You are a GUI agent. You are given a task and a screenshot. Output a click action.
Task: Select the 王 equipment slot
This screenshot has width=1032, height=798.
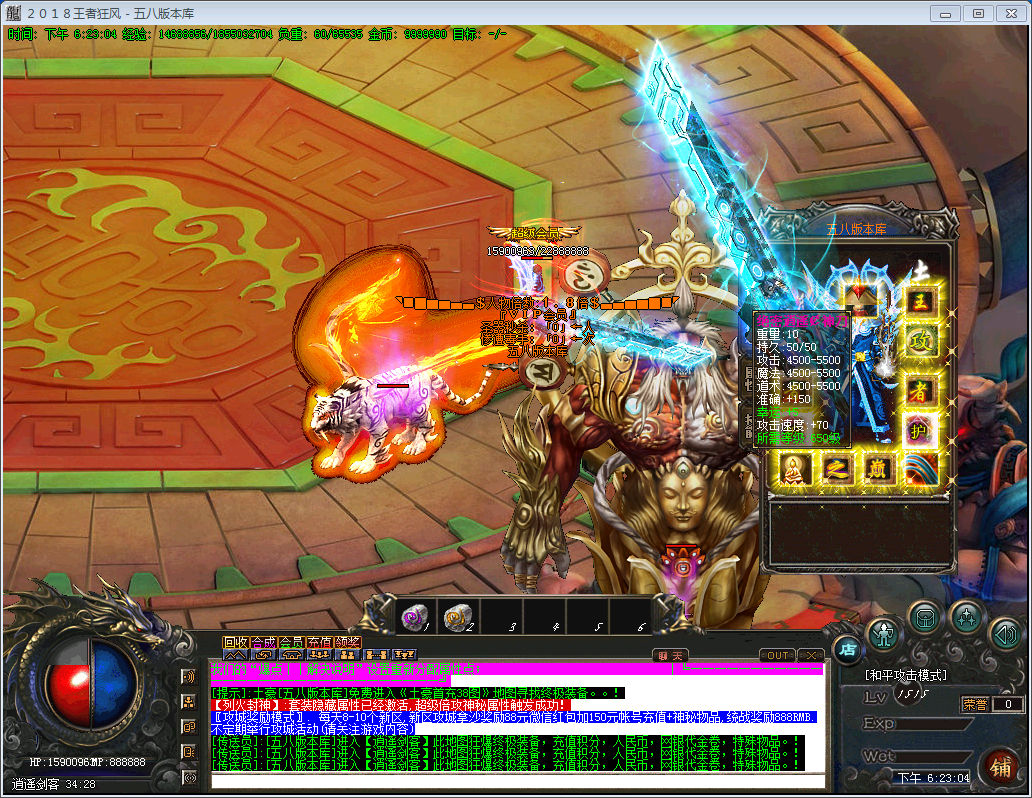(921, 301)
